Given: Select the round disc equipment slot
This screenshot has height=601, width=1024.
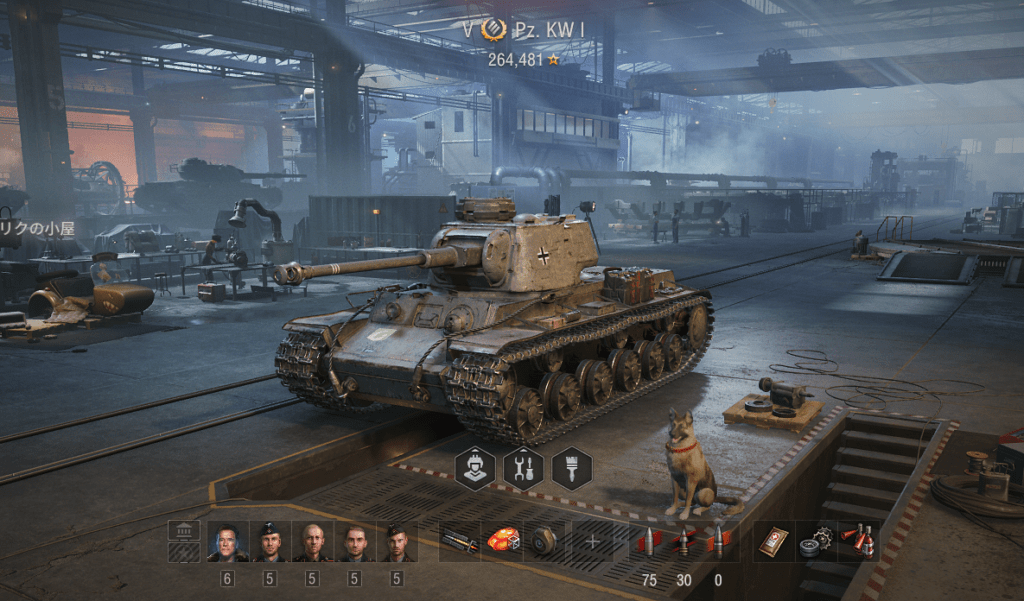Looking at the screenshot, I should tap(544, 542).
